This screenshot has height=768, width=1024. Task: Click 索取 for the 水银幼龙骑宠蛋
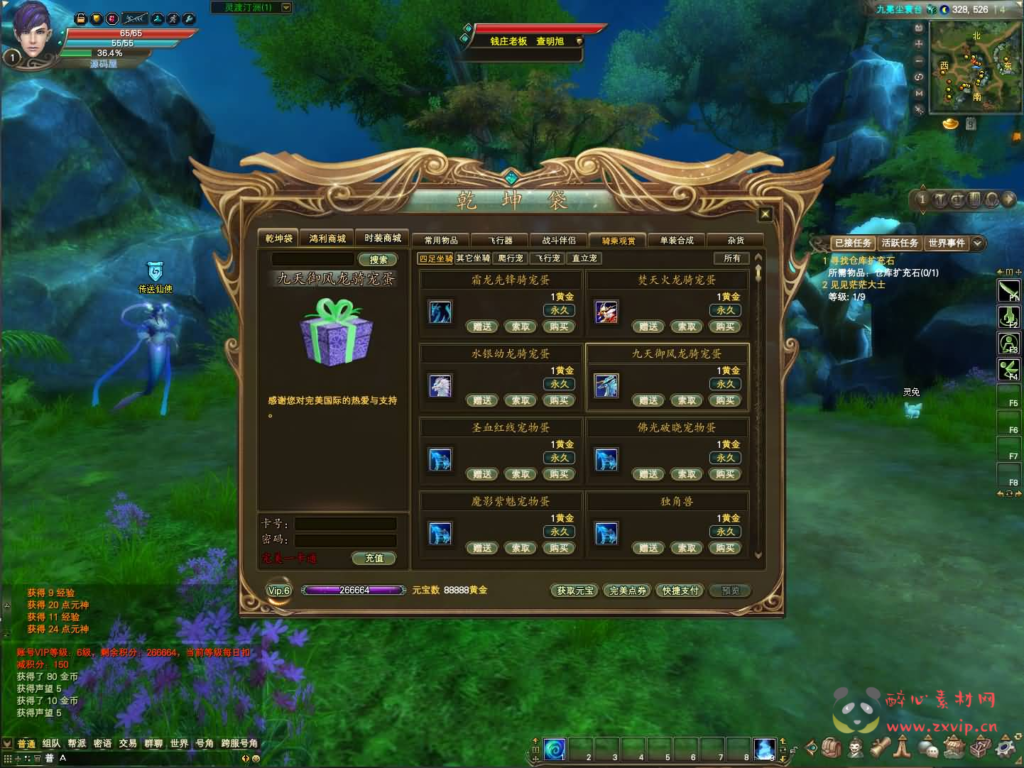(519, 400)
